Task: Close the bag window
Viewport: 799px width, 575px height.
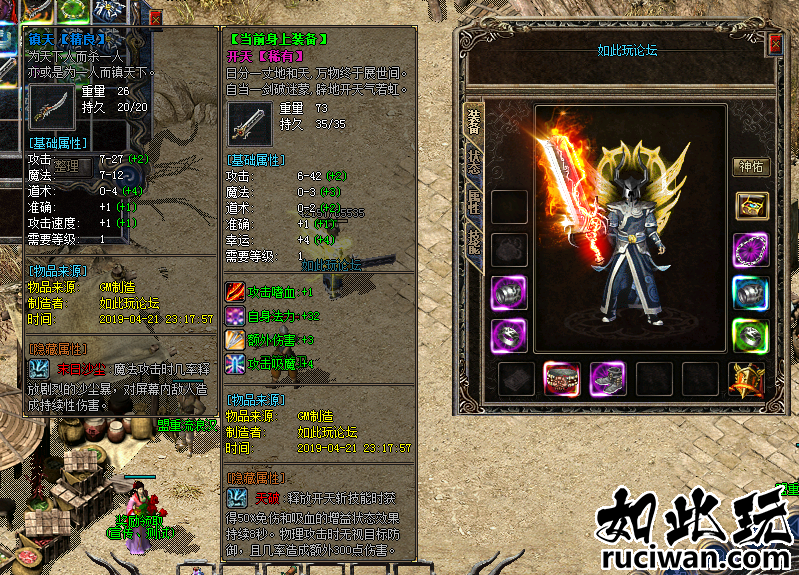Action: click(156, 16)
